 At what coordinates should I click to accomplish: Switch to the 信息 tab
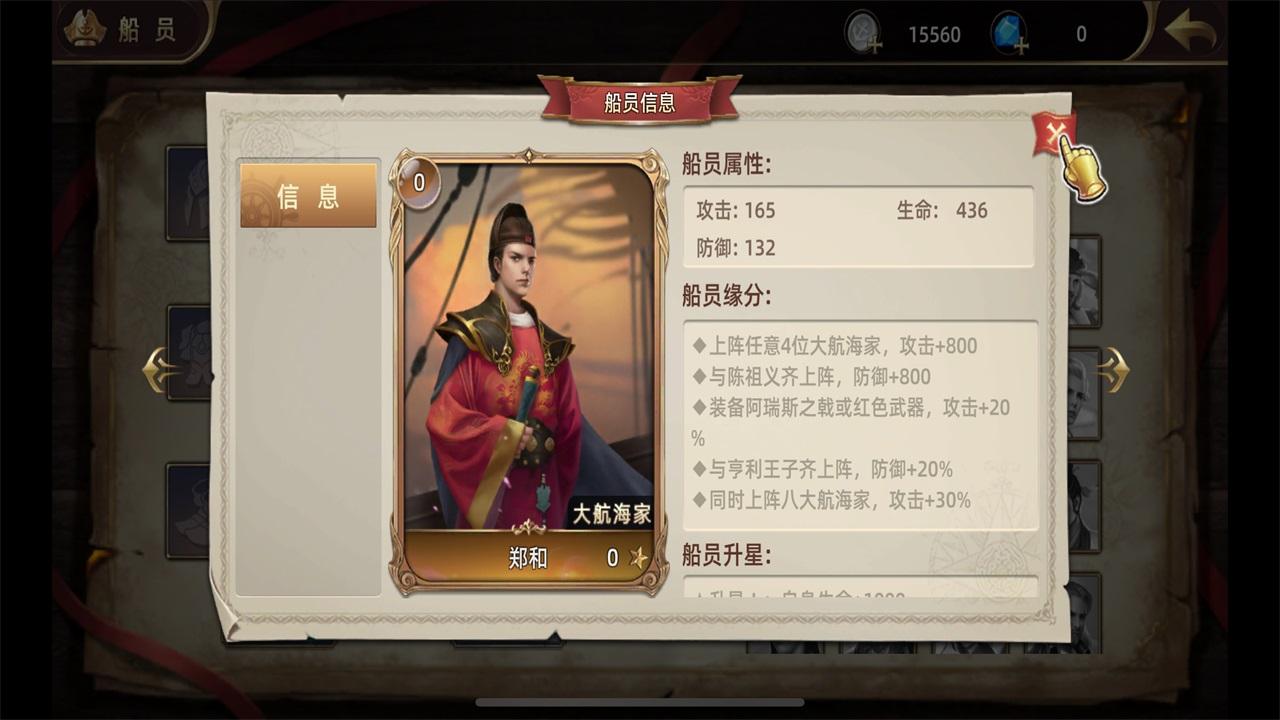[x=308, y=196]
